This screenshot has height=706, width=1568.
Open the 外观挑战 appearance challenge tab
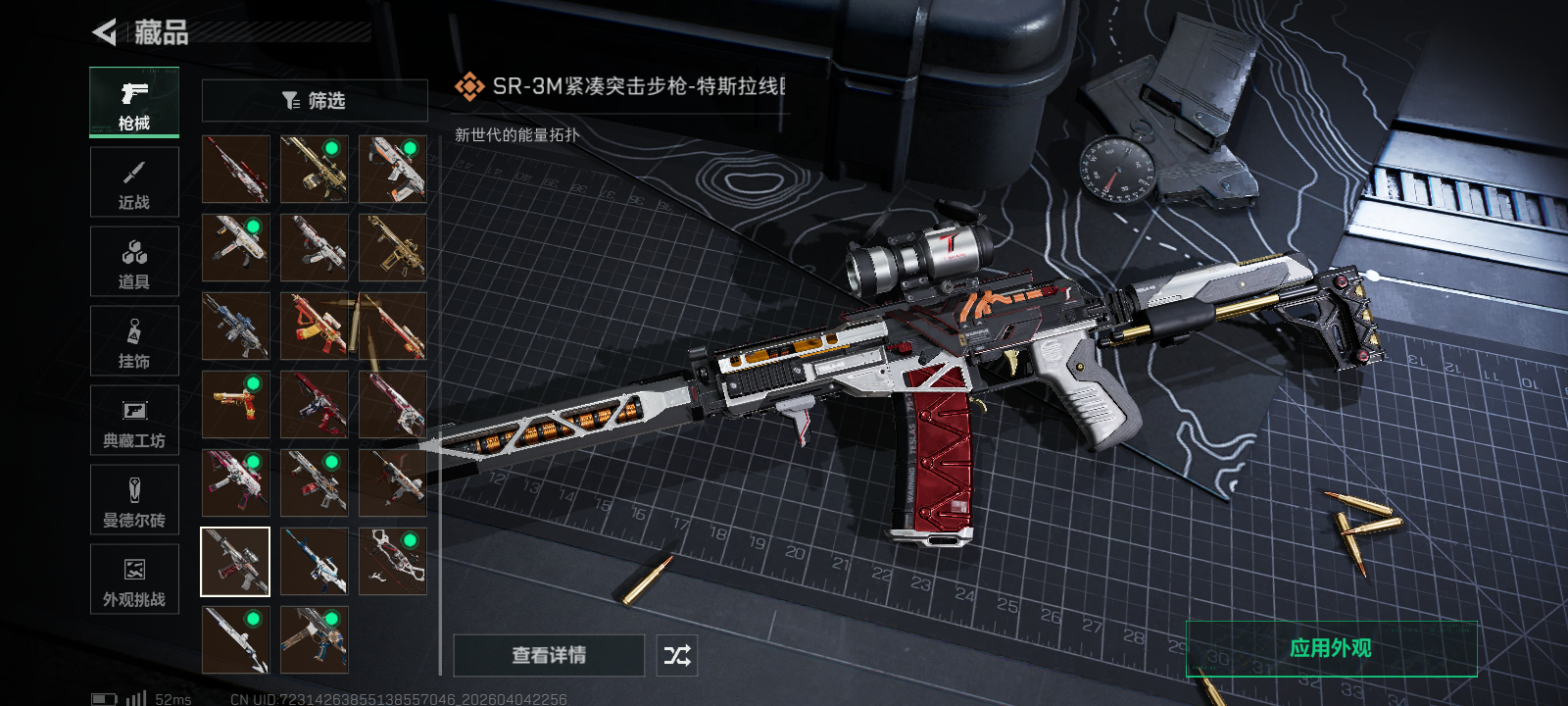pos(134,580)
